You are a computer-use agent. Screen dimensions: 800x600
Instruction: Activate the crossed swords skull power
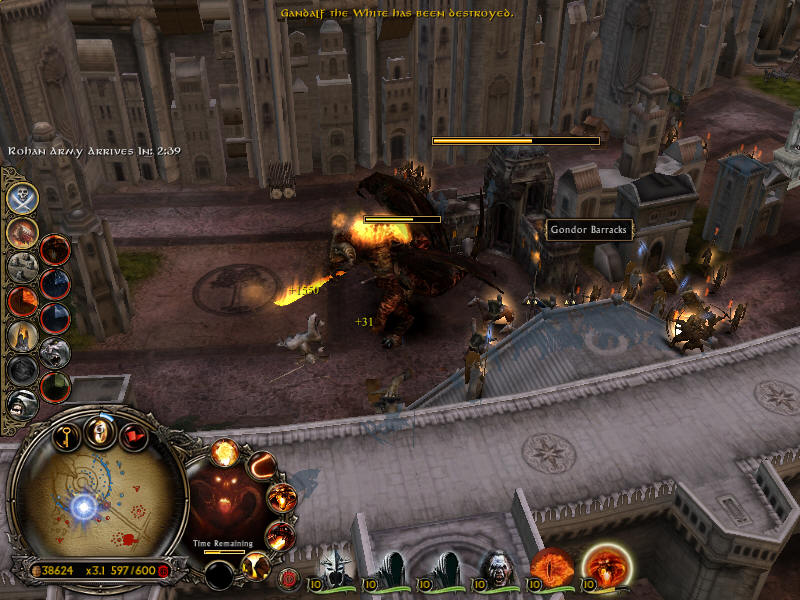pos(23,197)
